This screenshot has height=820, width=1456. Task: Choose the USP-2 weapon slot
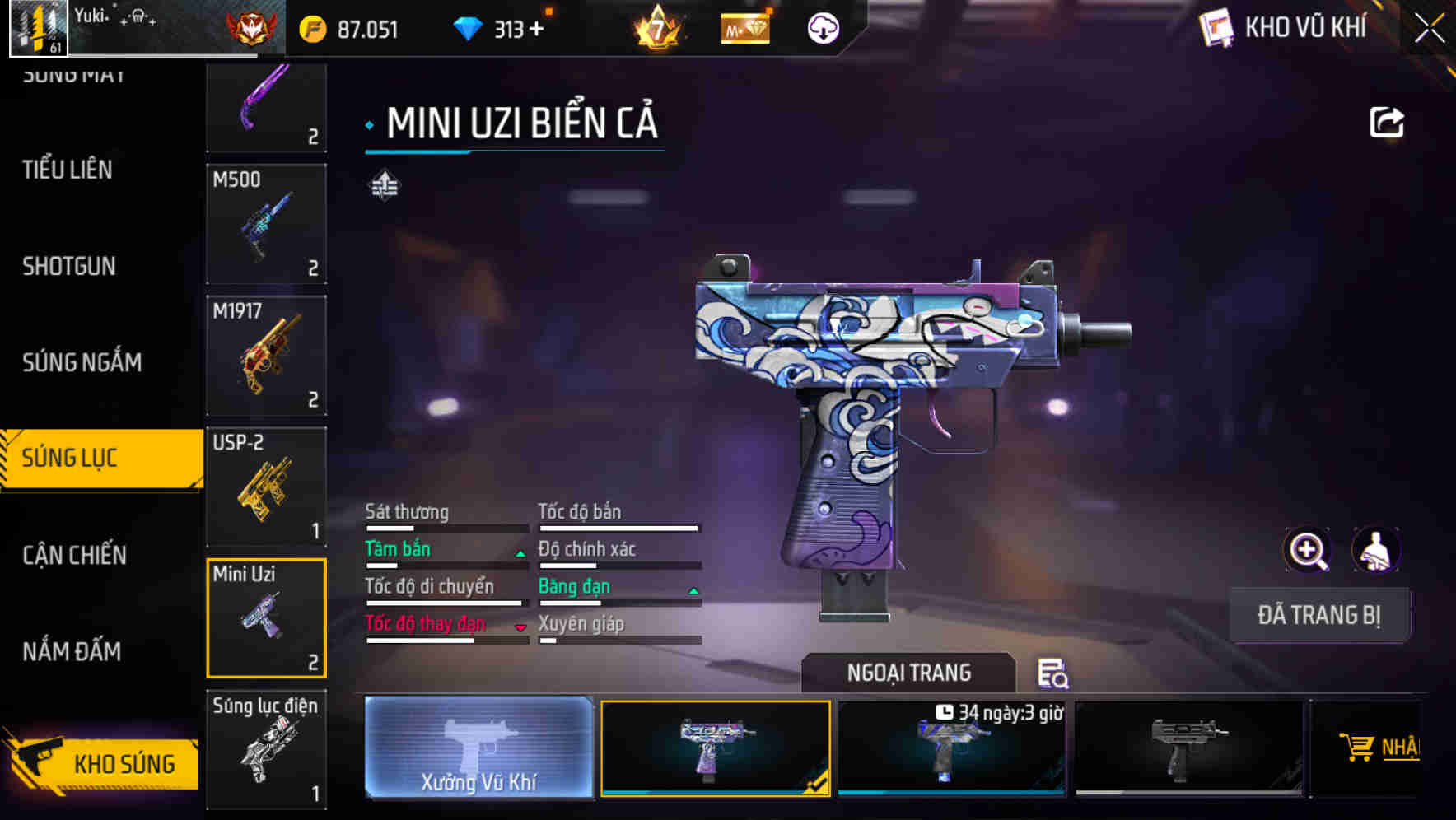click(x=266, y=487)
